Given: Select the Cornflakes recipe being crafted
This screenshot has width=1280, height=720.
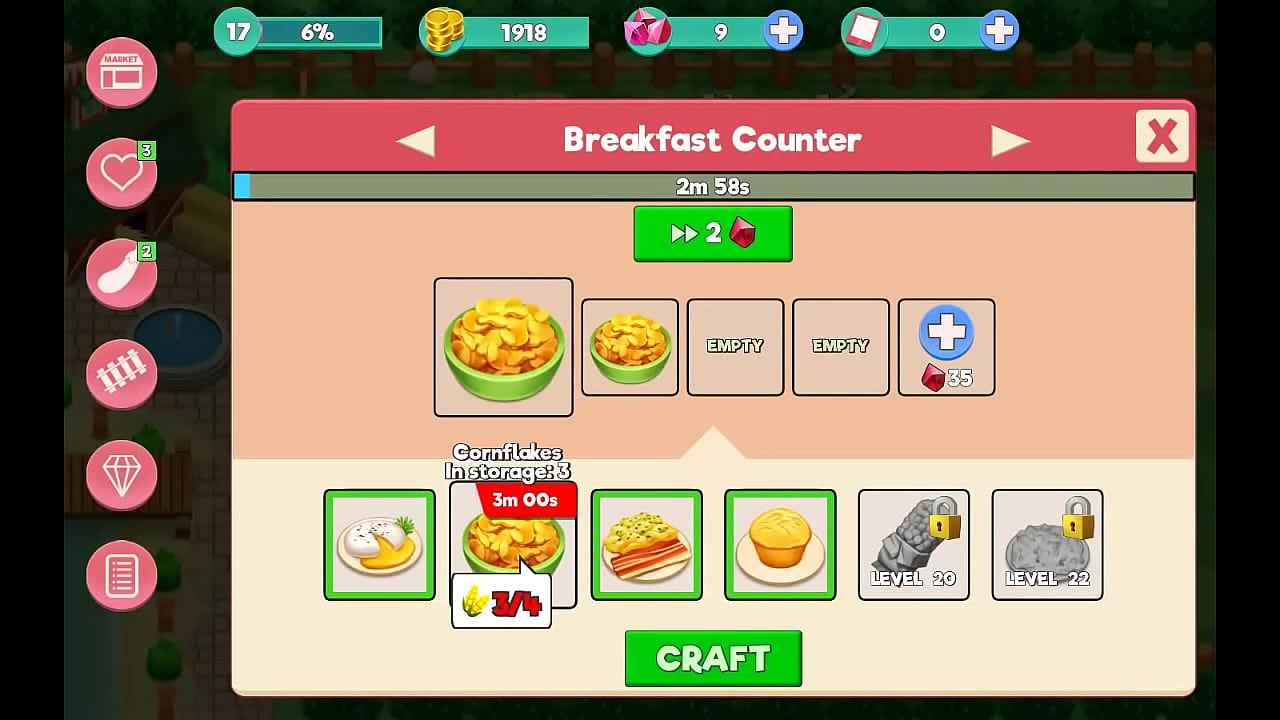Looking at the screenshot, I should point(503,347).
